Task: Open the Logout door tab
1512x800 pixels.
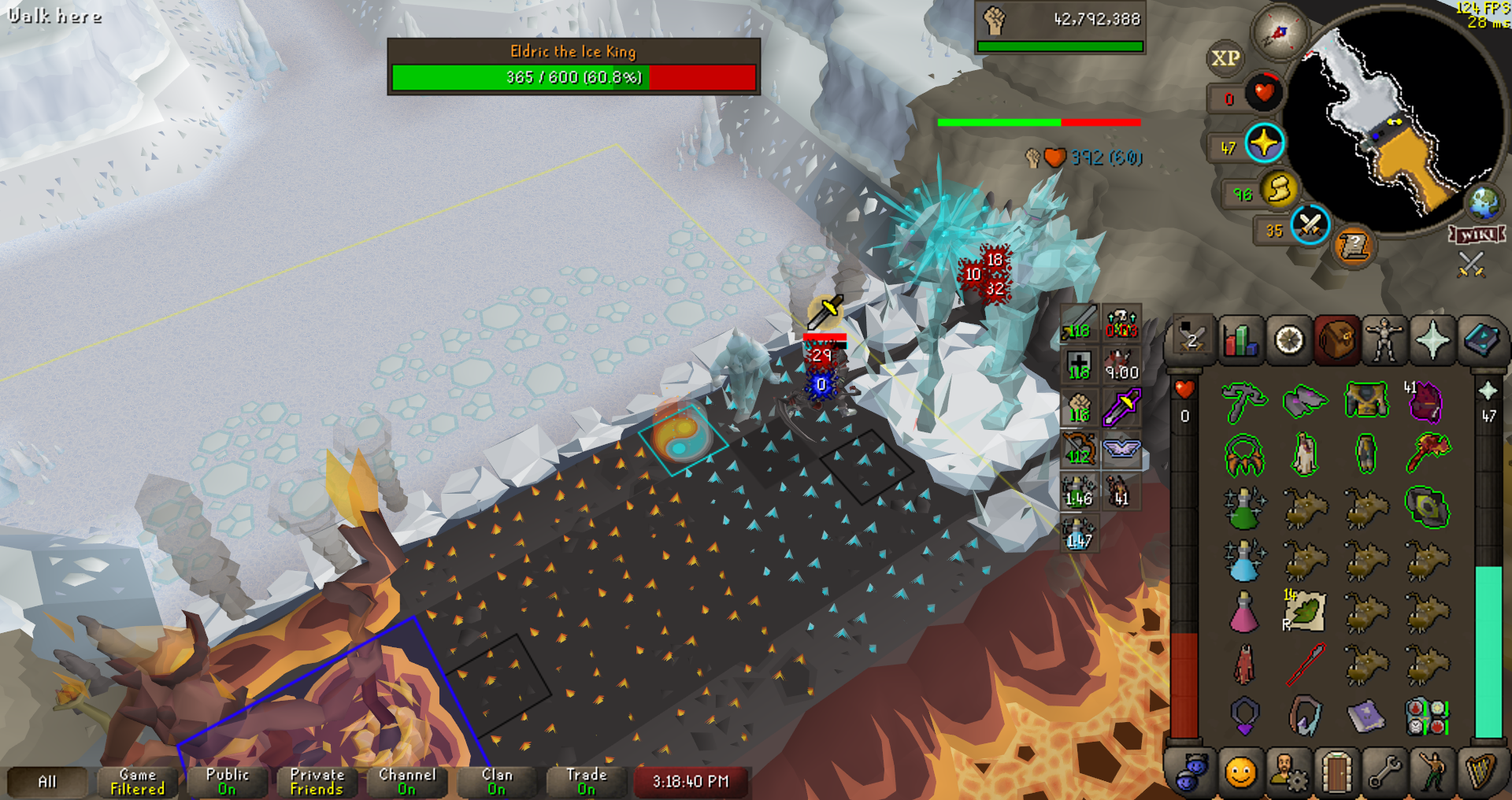Action: click(x=1336, y=772)
